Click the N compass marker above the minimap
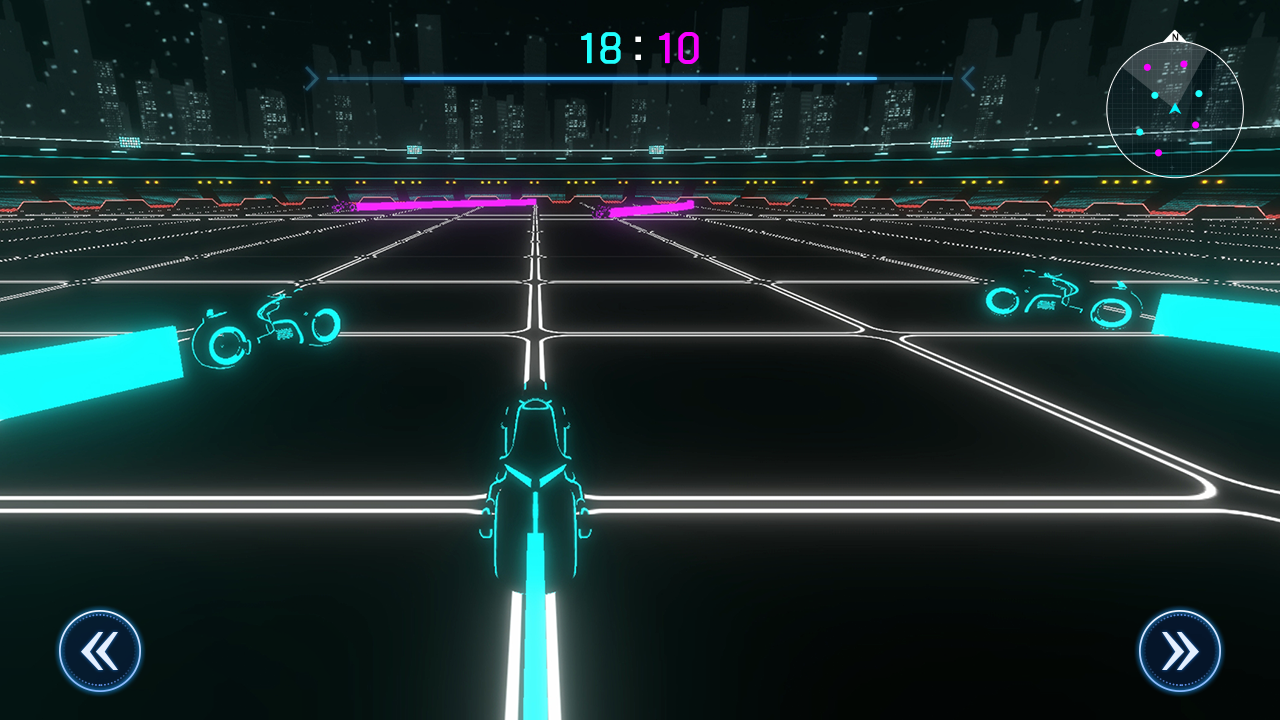The width and height of the screenshot is (1280, 720). [1174, 37]
